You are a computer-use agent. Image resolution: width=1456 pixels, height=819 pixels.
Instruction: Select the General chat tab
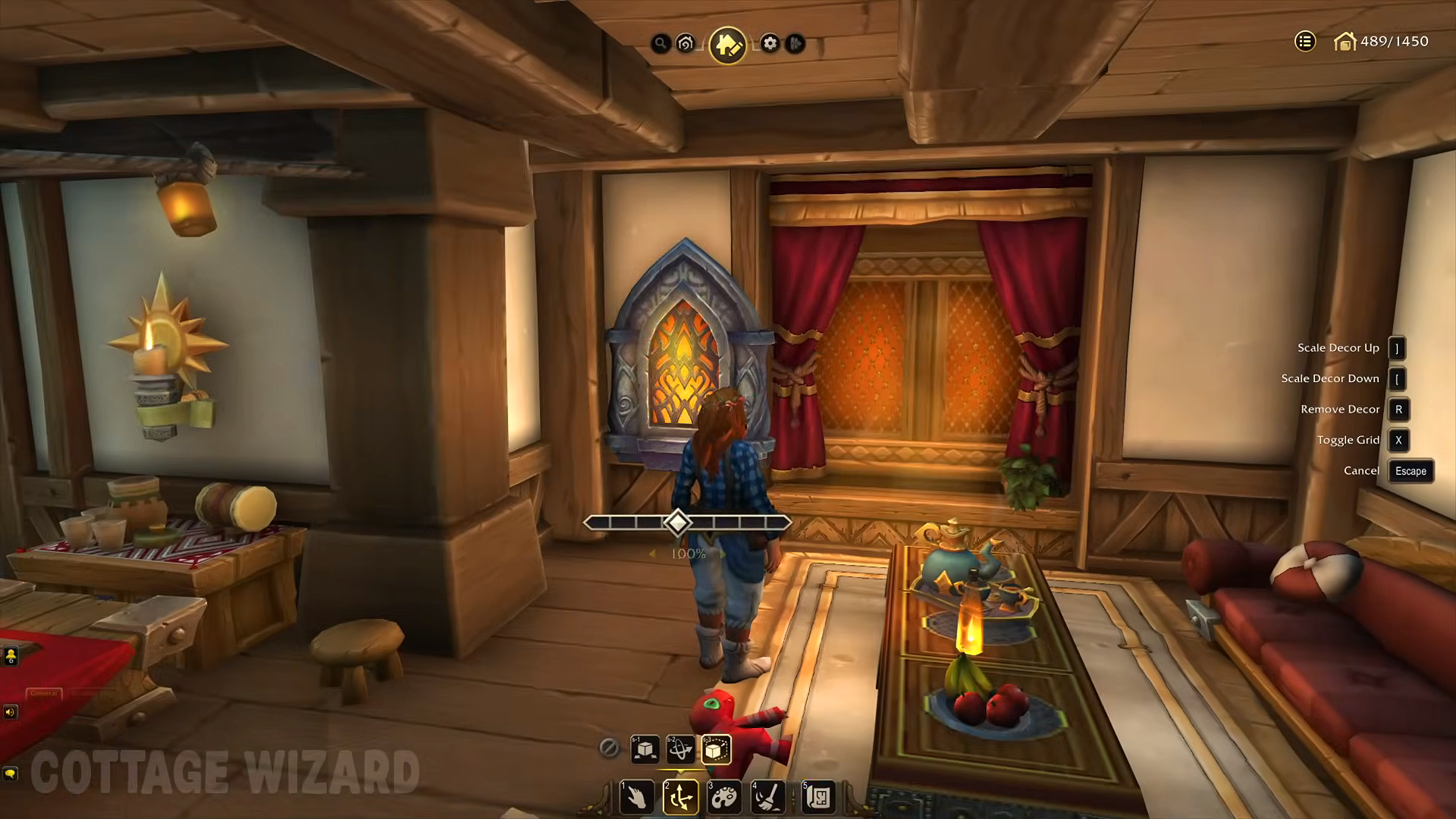(43, 693)
